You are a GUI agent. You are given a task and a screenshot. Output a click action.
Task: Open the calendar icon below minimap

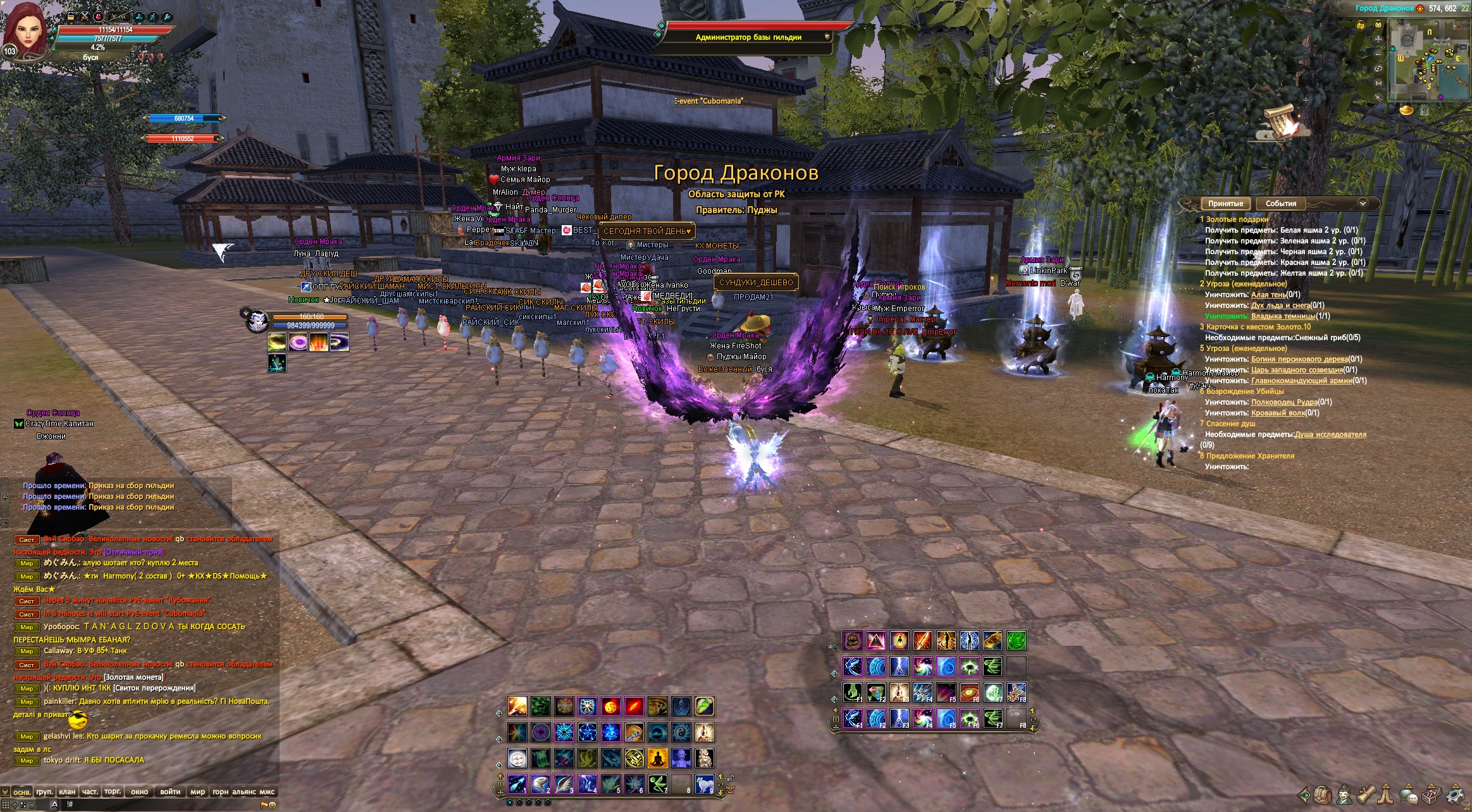[x=1423, y=111]
